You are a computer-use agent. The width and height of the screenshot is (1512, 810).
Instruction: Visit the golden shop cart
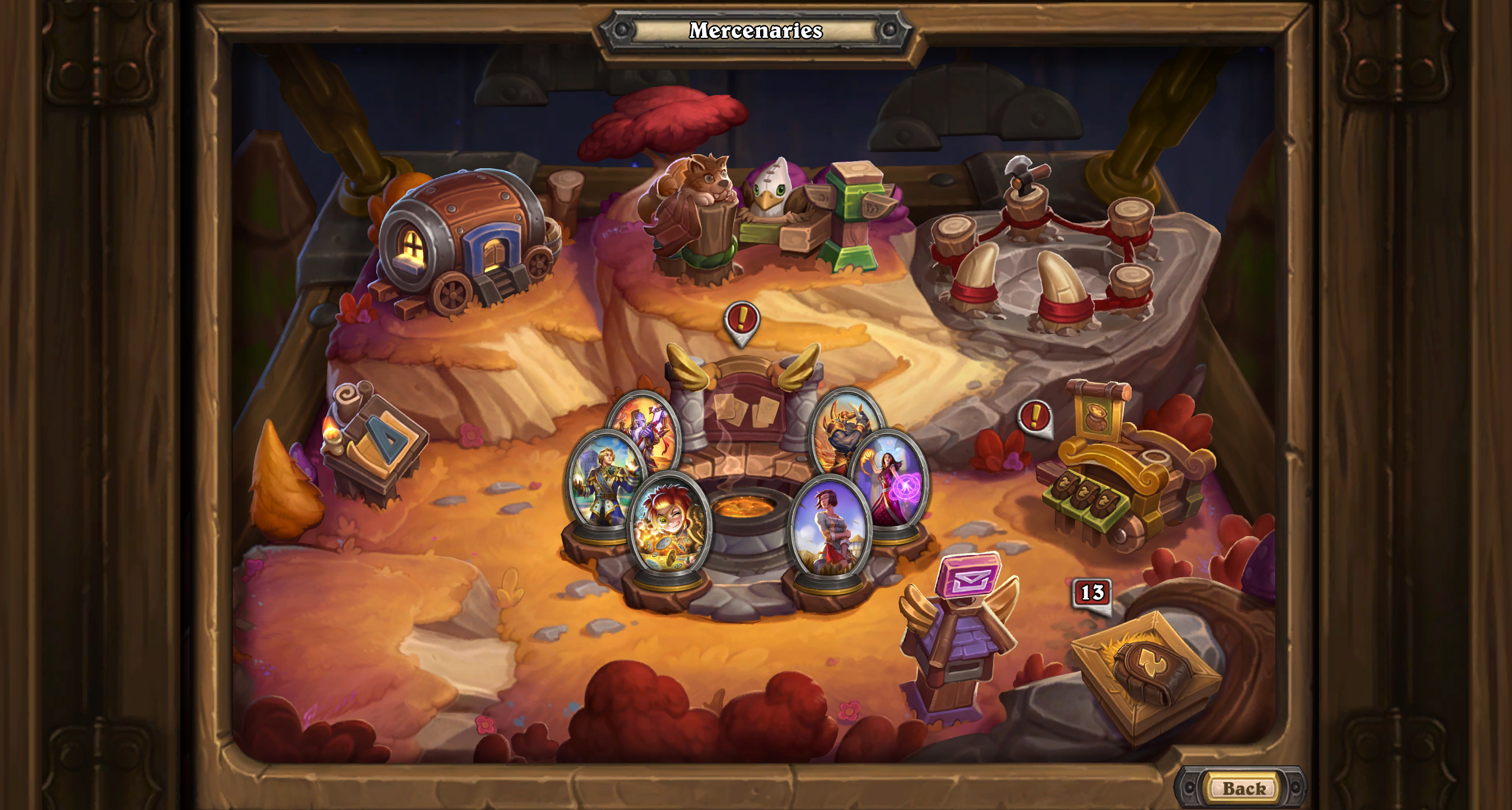1122,472
